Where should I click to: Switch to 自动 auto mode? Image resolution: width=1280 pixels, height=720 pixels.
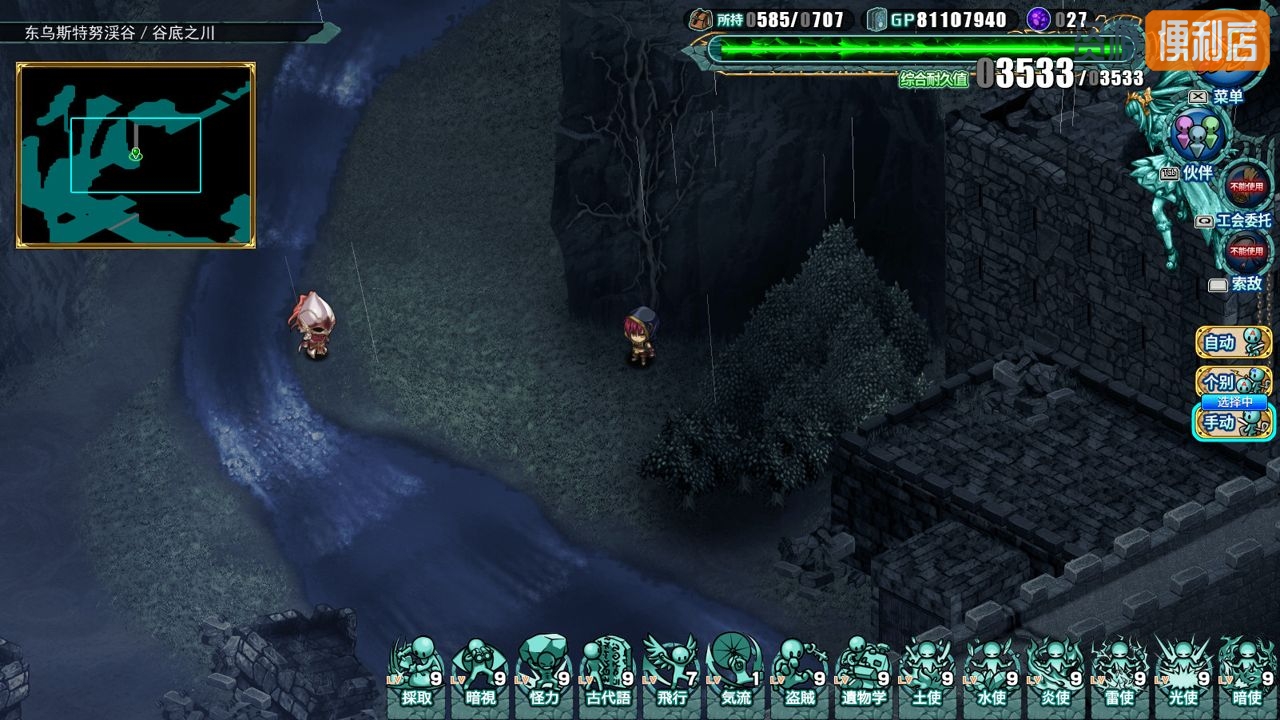(1233, 342)
